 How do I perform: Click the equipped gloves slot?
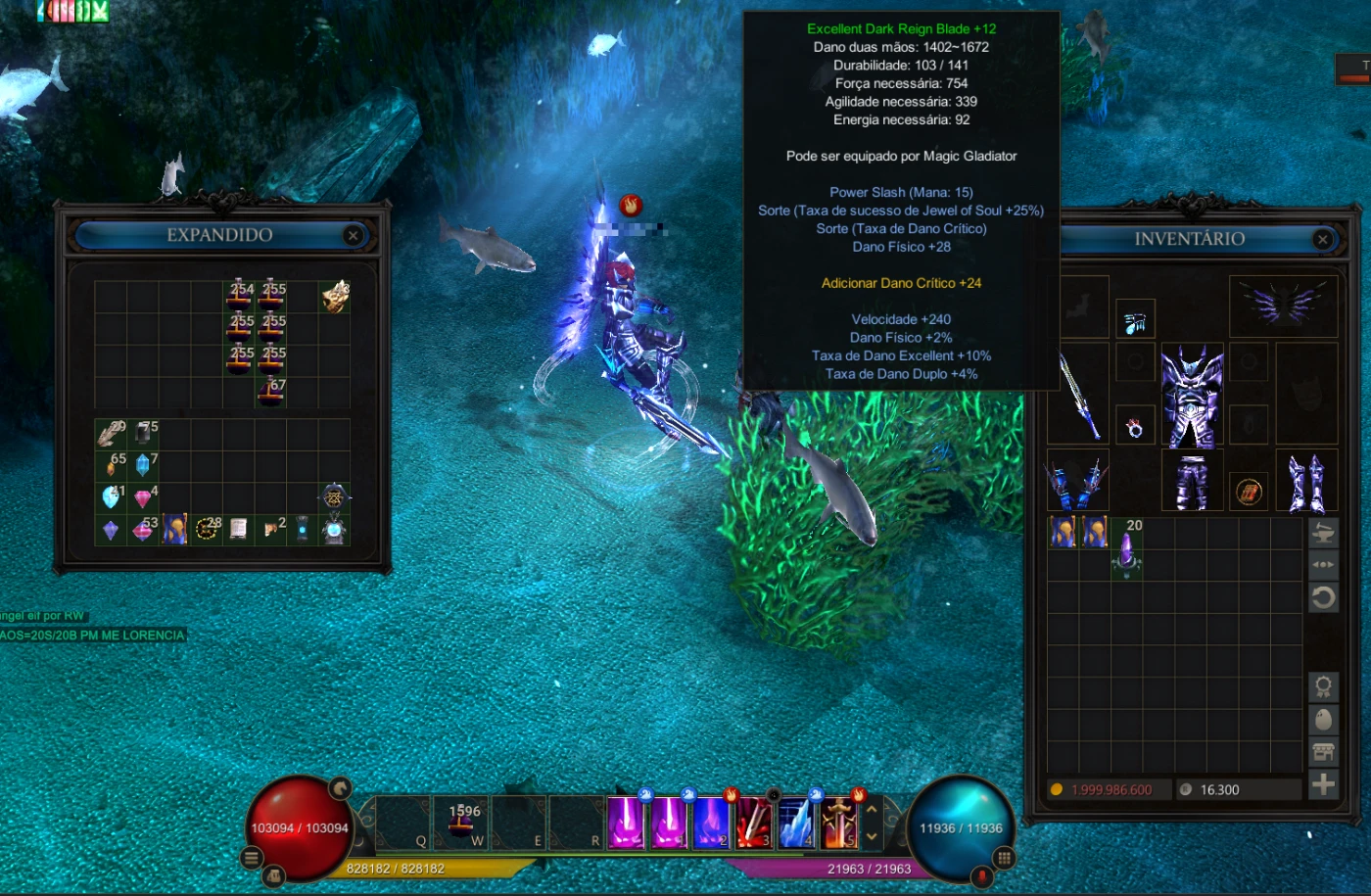[1077, 482]
